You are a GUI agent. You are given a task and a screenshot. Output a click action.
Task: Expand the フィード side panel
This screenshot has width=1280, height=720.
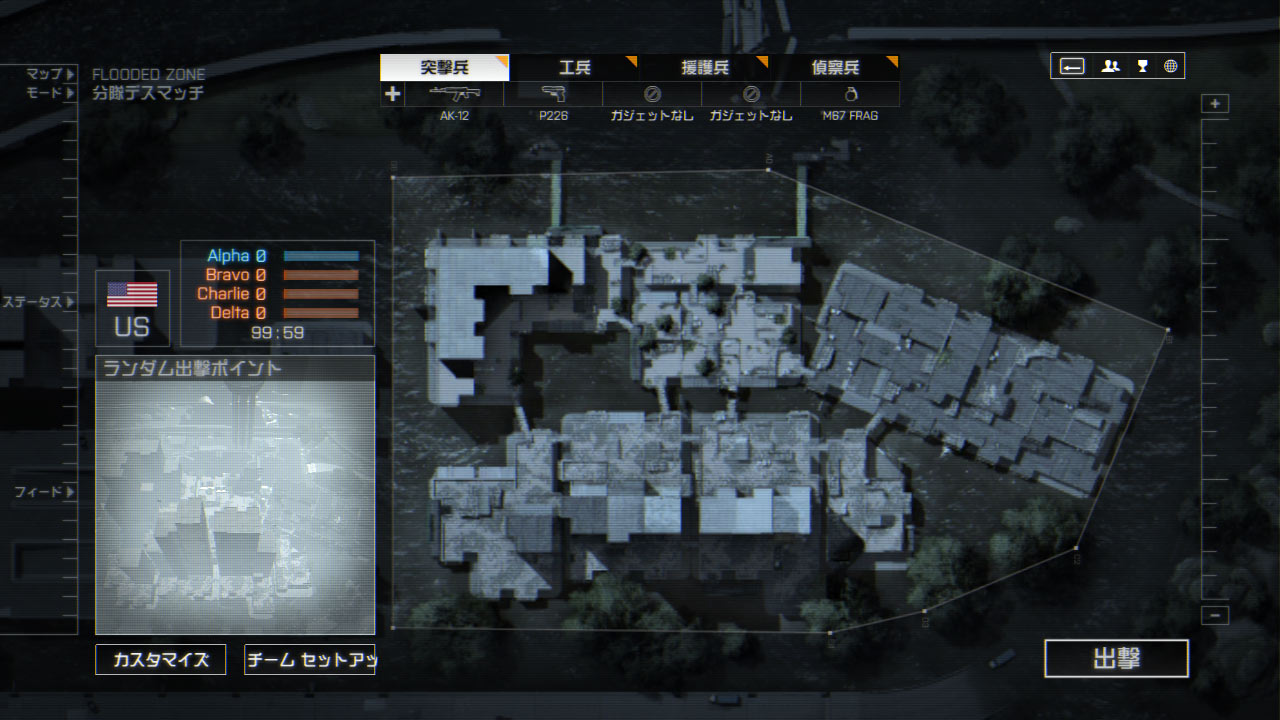pos(45,492)
